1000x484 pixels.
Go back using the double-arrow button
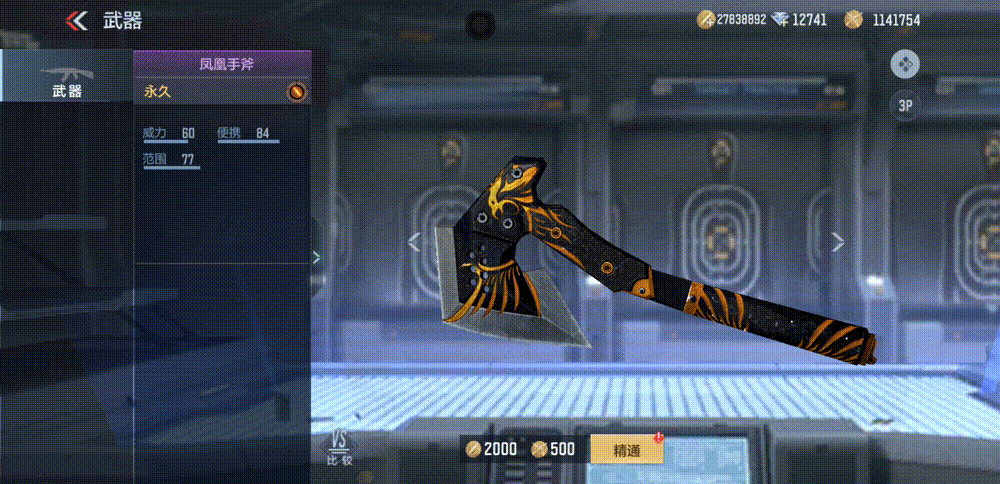(76, 20)
